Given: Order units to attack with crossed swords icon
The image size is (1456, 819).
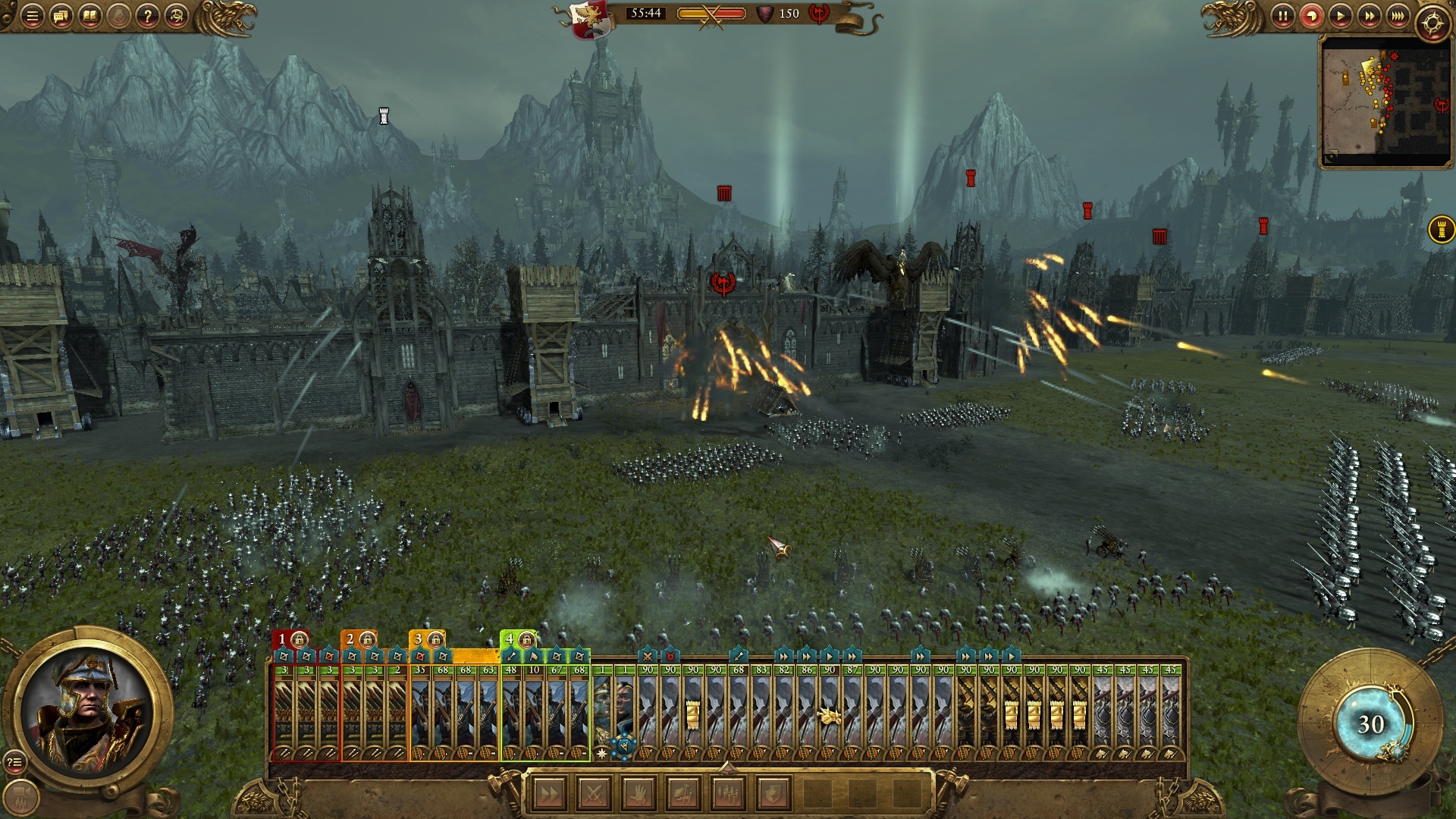Looking at the screenshot, I should pyautogui.click(x=594, y=795).
